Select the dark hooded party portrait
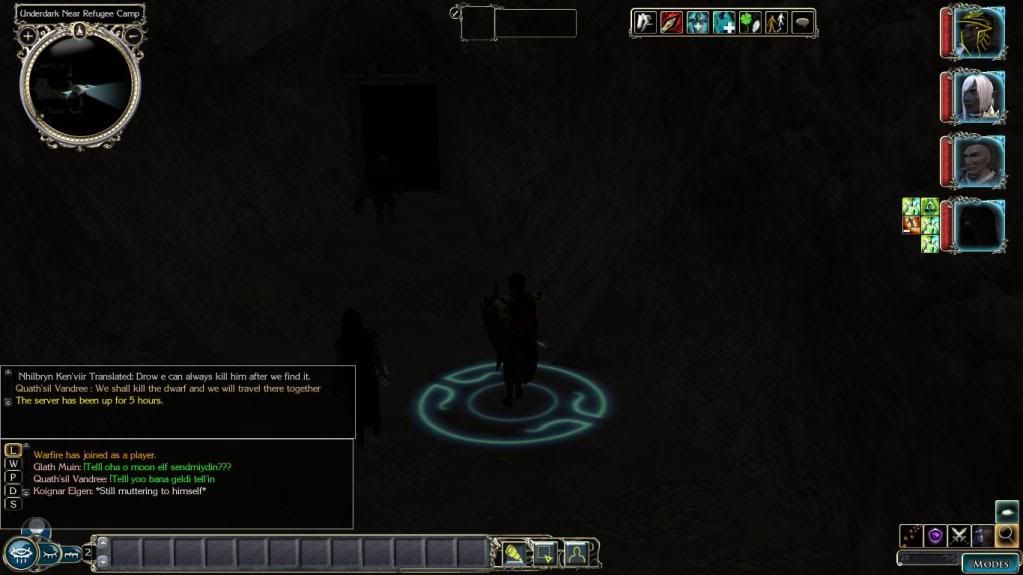Screen dimensions: 1023x575 pyautogui.click(x=978, y=224)
